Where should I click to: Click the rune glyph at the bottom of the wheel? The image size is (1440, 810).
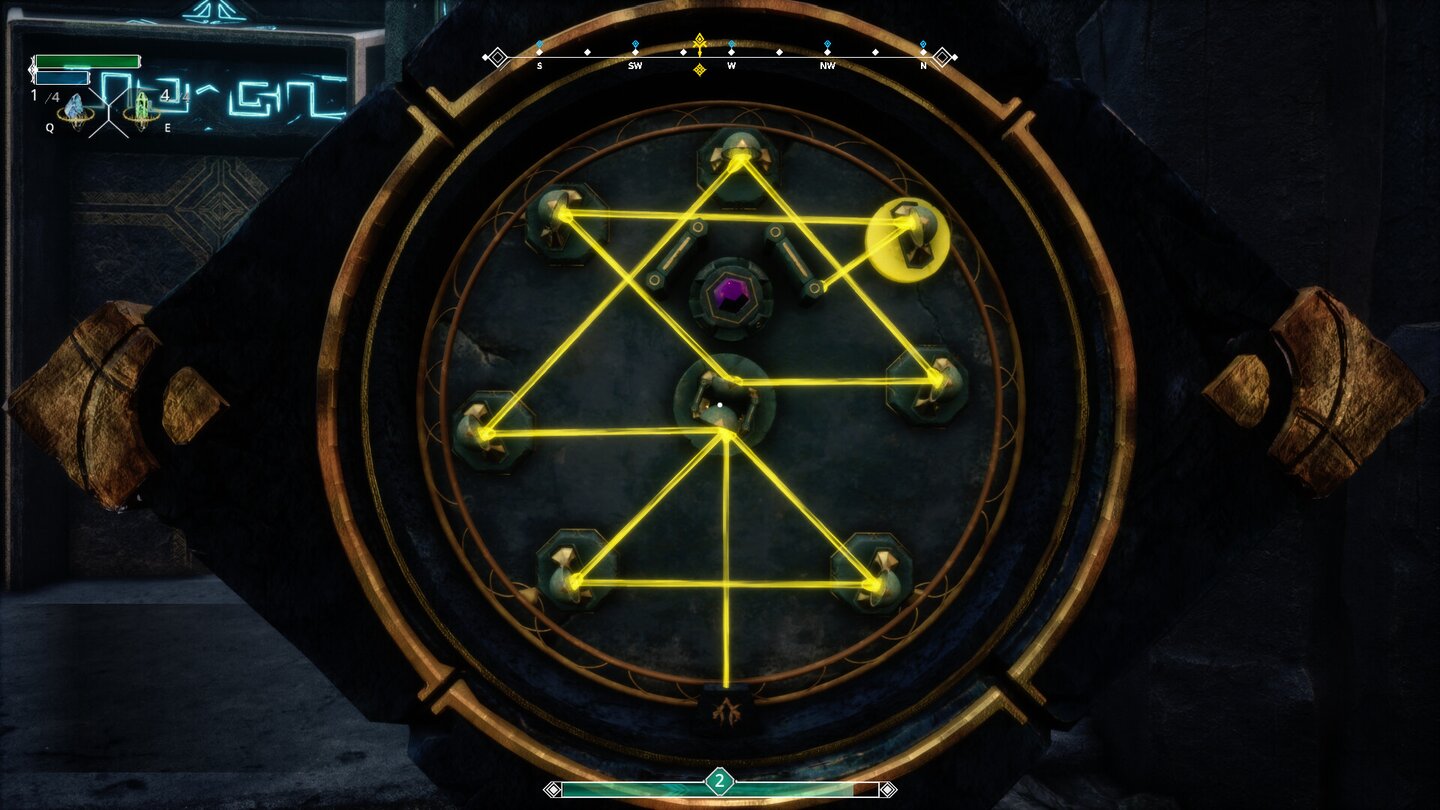727,711
